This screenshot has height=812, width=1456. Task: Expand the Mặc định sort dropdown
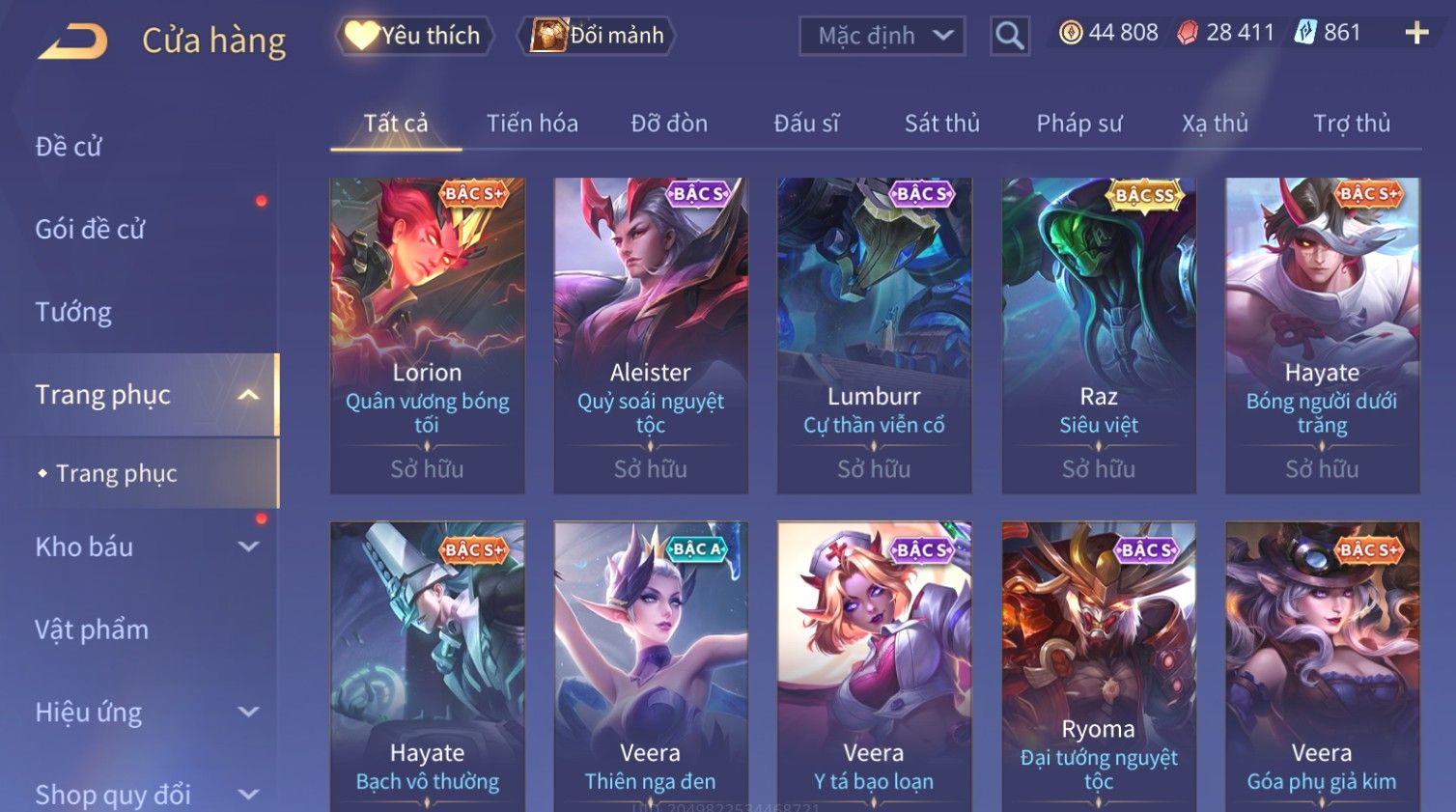tap(882, 36)
